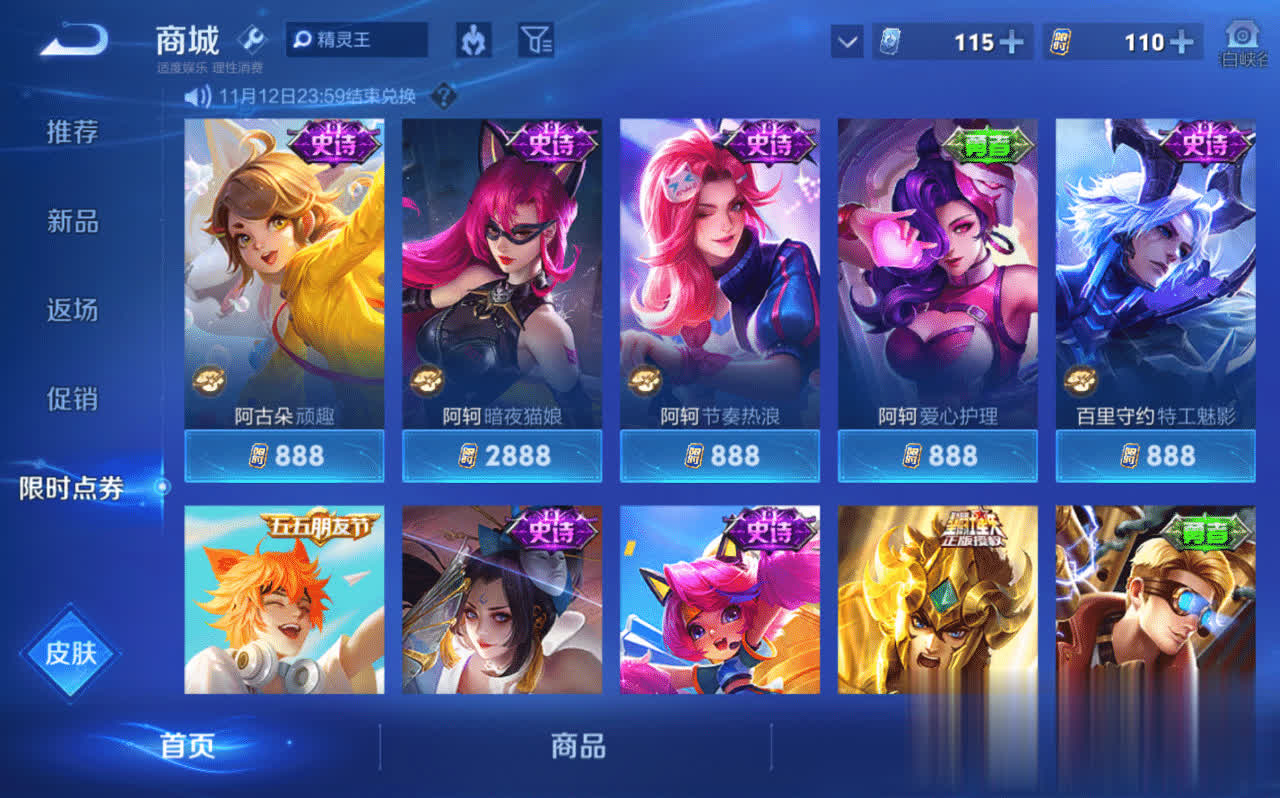Open the list filter funnel icon
The width and height of the screenshot is (1280, 798).
click(536, 40)
